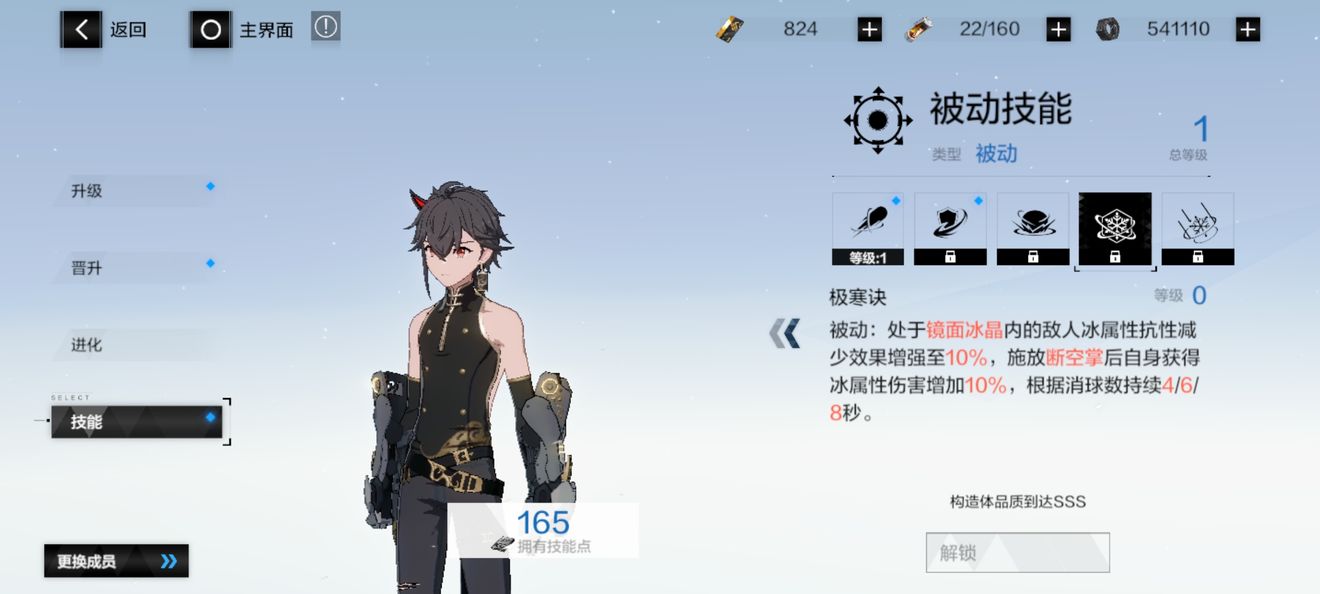
Task: Pick the last locked passive skill icon
Action: click(1197, 229)
